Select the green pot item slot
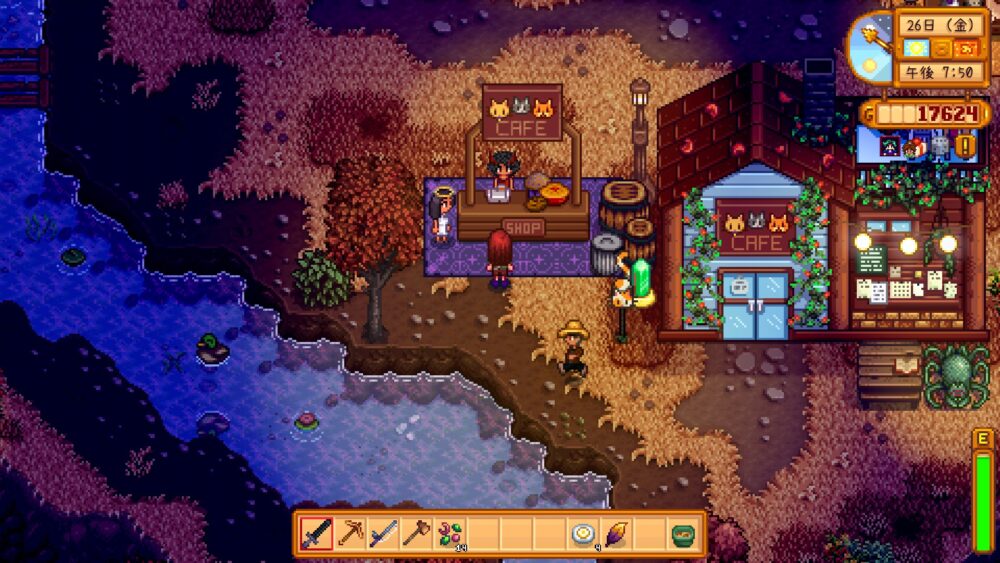 pyautogui.click(x=683, y=534)
